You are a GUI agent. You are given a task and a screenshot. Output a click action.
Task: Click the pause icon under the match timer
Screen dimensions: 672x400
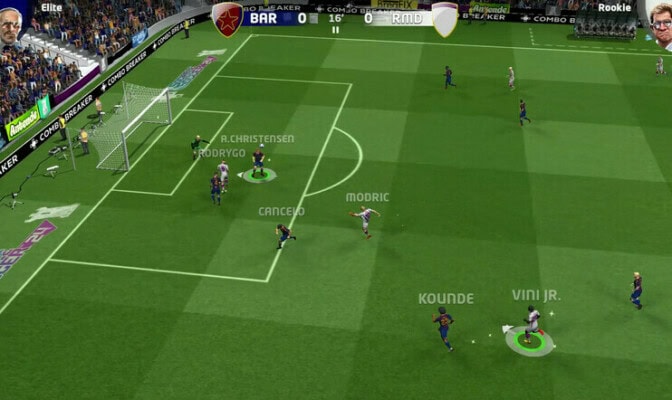click(335, 30)
